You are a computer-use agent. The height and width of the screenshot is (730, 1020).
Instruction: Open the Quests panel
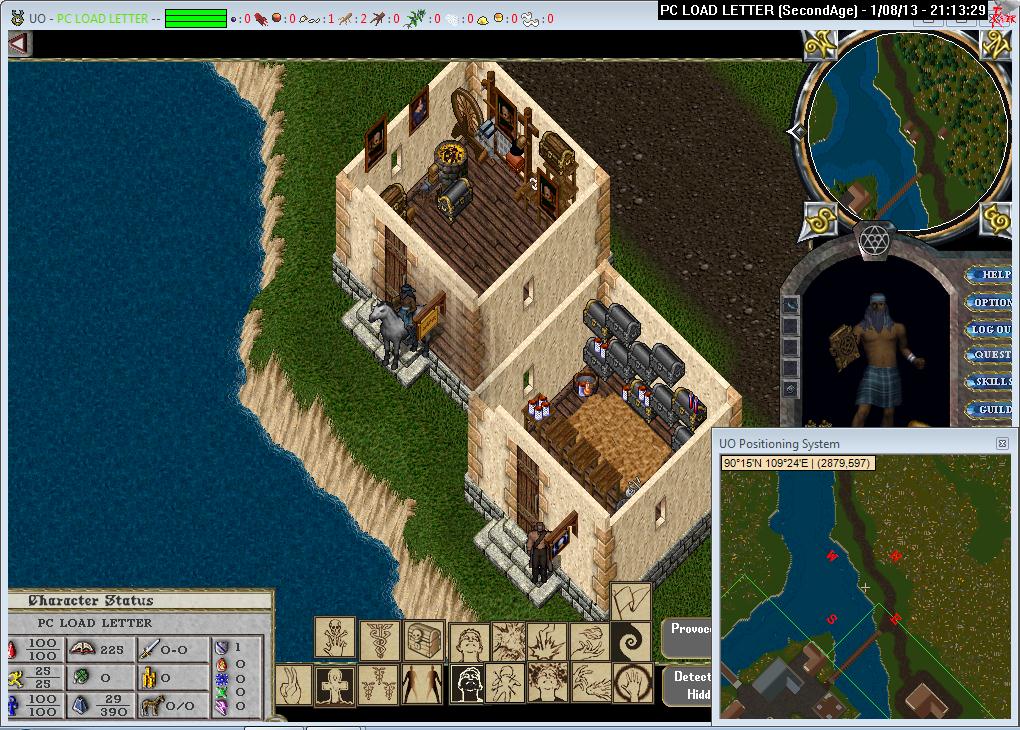point(990,355)
